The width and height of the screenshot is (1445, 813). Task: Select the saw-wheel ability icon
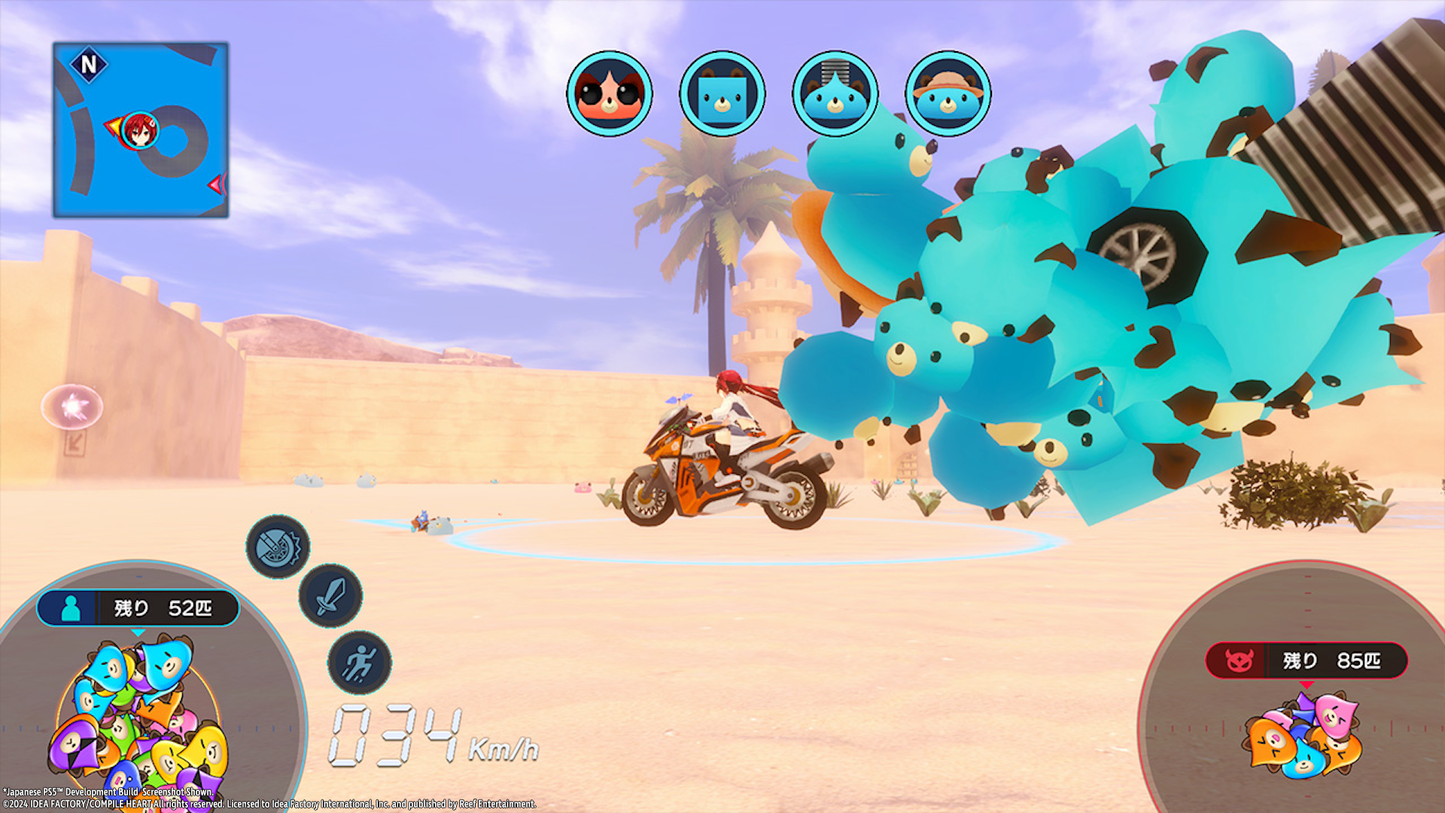coord(277,547)
